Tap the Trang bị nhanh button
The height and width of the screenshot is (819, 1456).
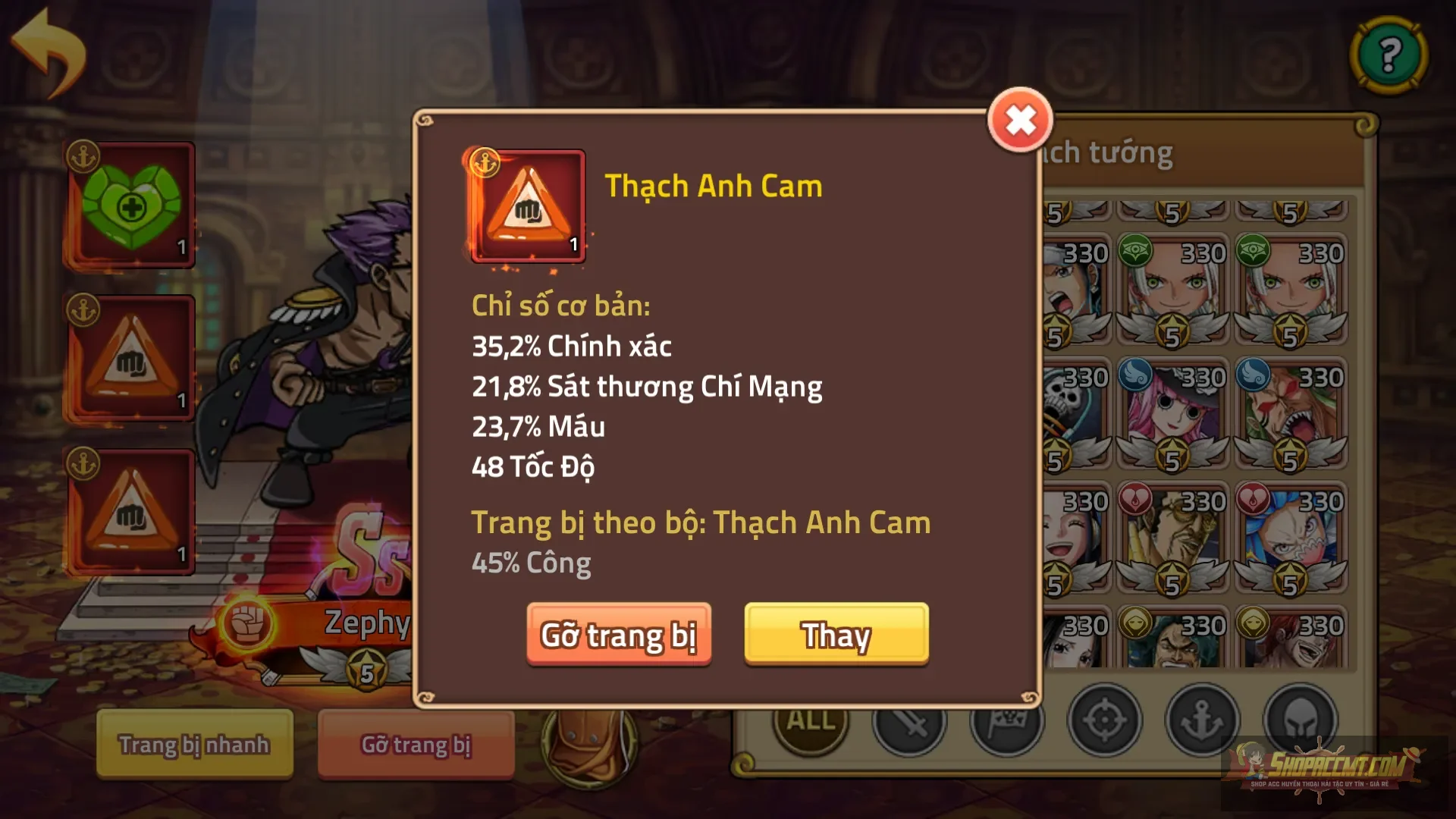(x=193, y=745)
